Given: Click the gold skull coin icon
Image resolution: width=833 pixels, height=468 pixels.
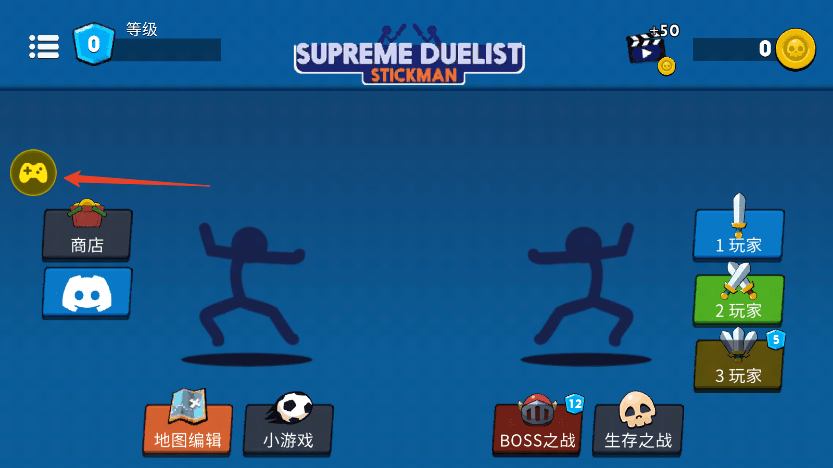Looking at the screenshot, I should point(795,48).
